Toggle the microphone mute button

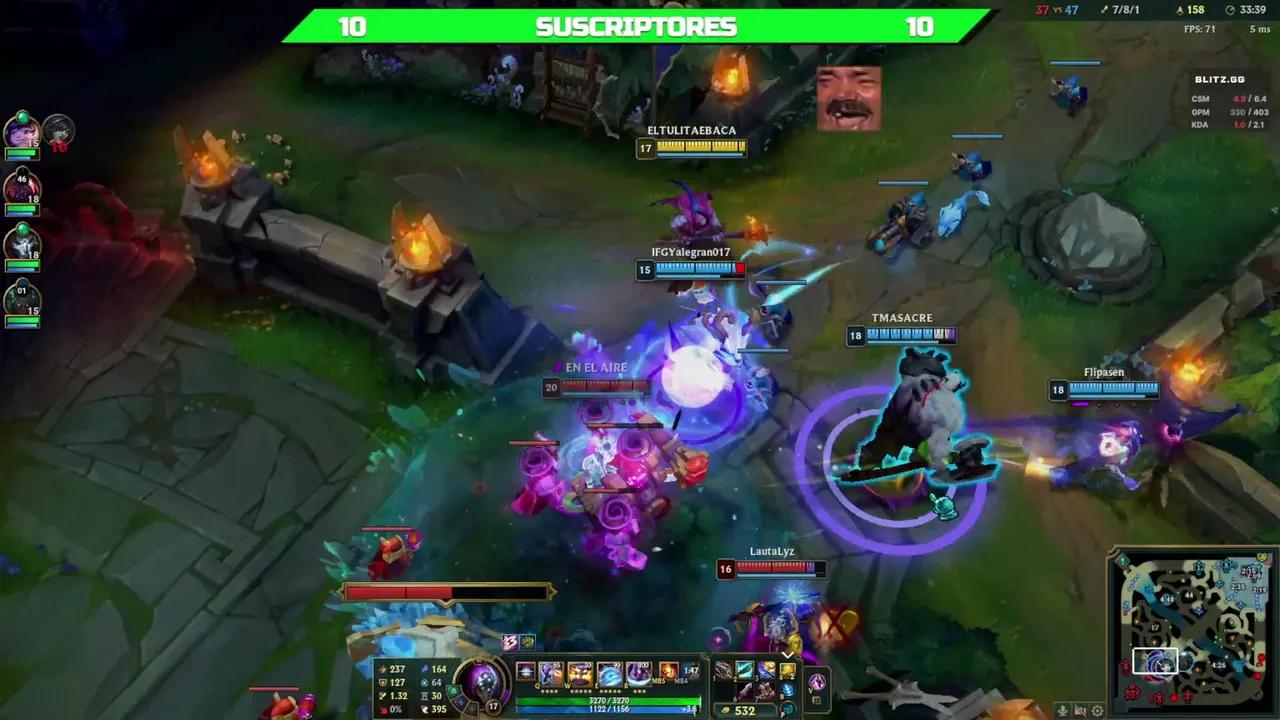[x=1063, y=711]
